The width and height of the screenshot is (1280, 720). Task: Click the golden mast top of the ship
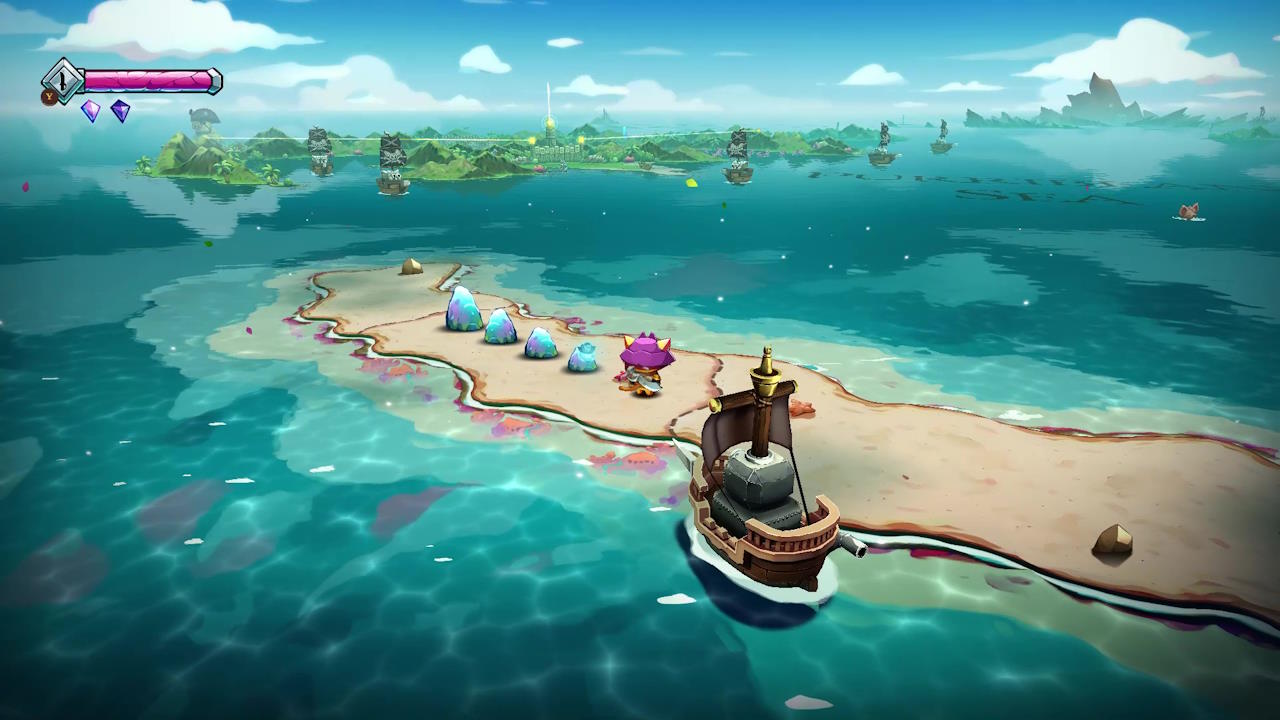(766, 366)
